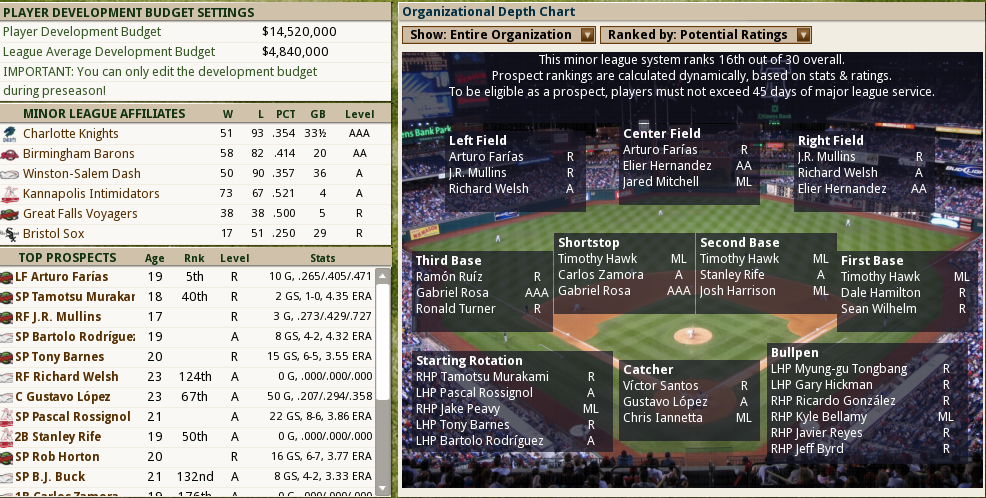986x498 pixels.
Task: Open the Show: Entire Organization dropdown
Action: tap(499, 35)
